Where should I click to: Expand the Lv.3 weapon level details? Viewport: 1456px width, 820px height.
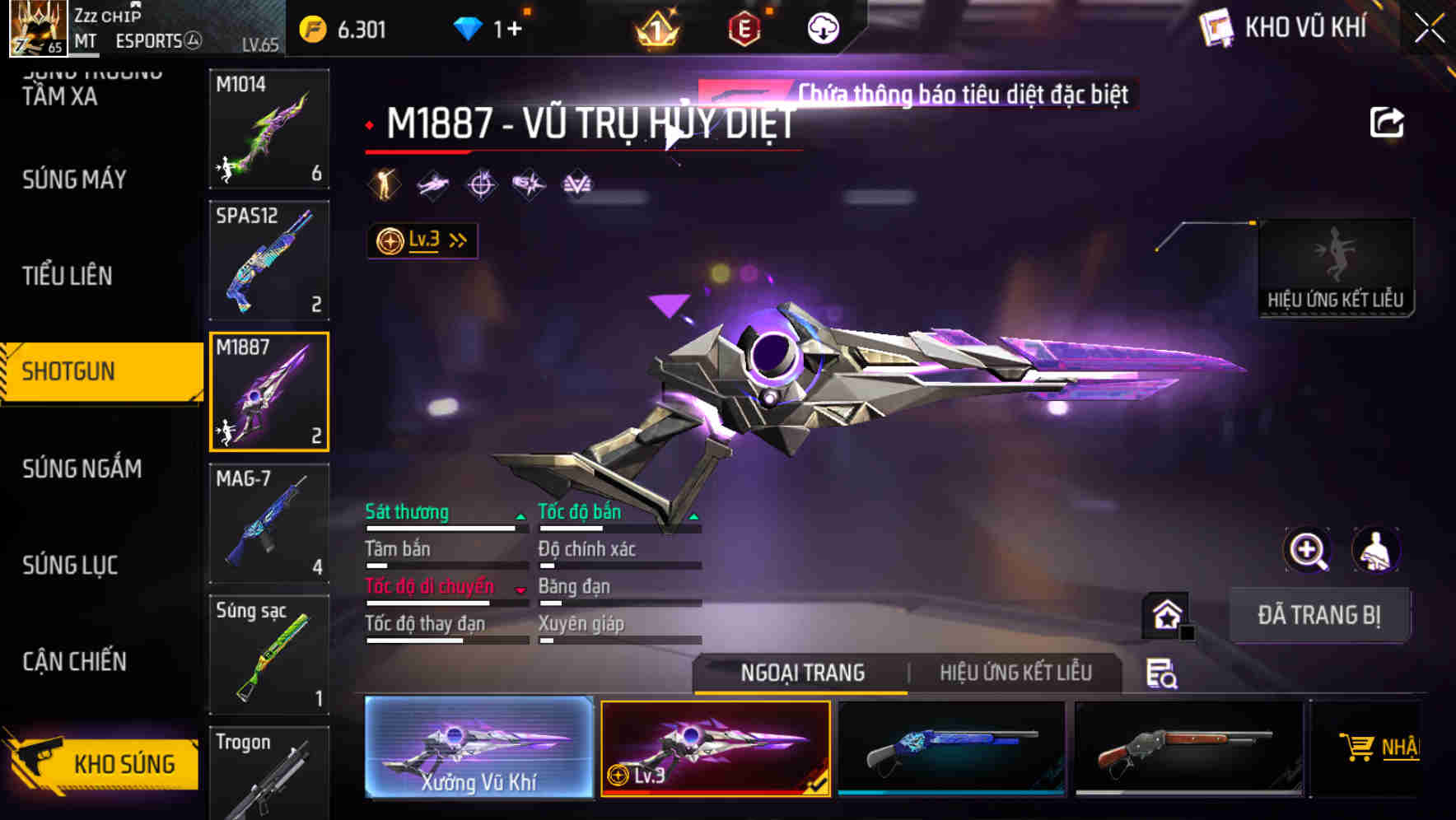tap(422, 239)
